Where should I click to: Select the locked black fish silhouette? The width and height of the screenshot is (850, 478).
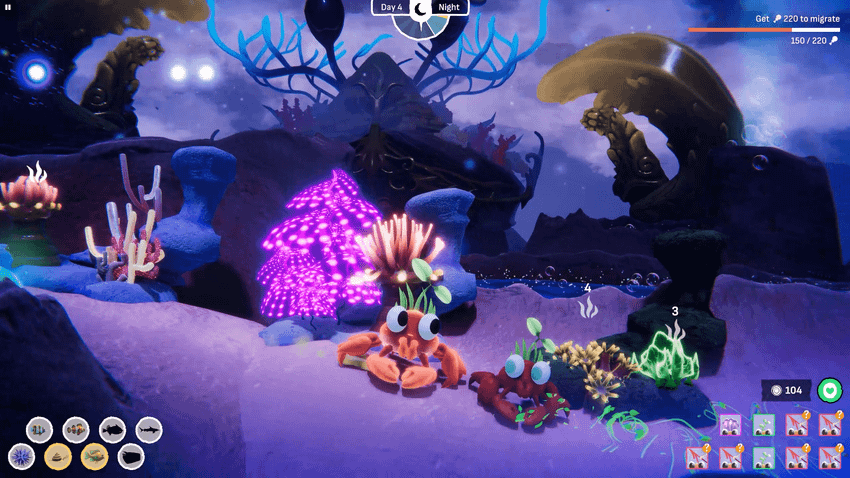coord(112,429)
